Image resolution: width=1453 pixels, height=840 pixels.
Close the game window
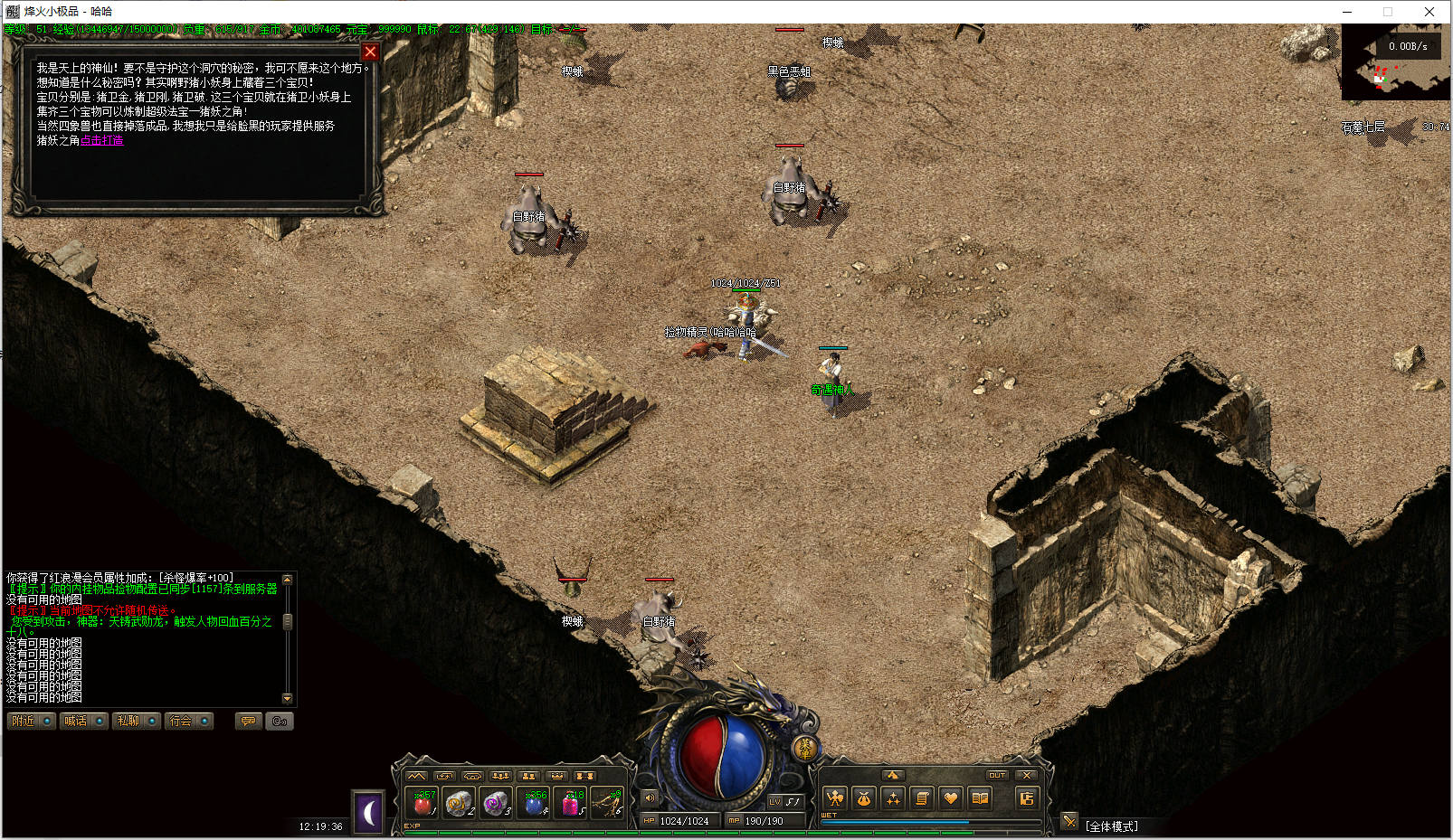[x=1429, y=12]
